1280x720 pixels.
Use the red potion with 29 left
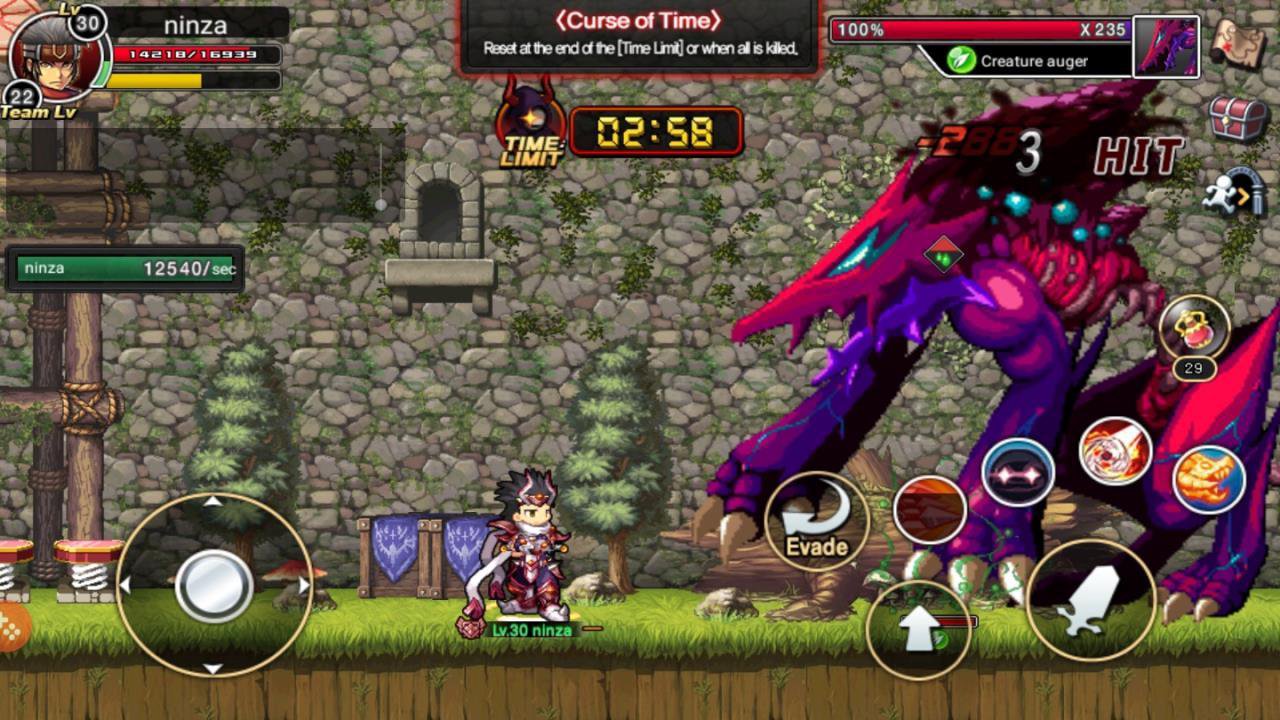(x=1194, y=328)
